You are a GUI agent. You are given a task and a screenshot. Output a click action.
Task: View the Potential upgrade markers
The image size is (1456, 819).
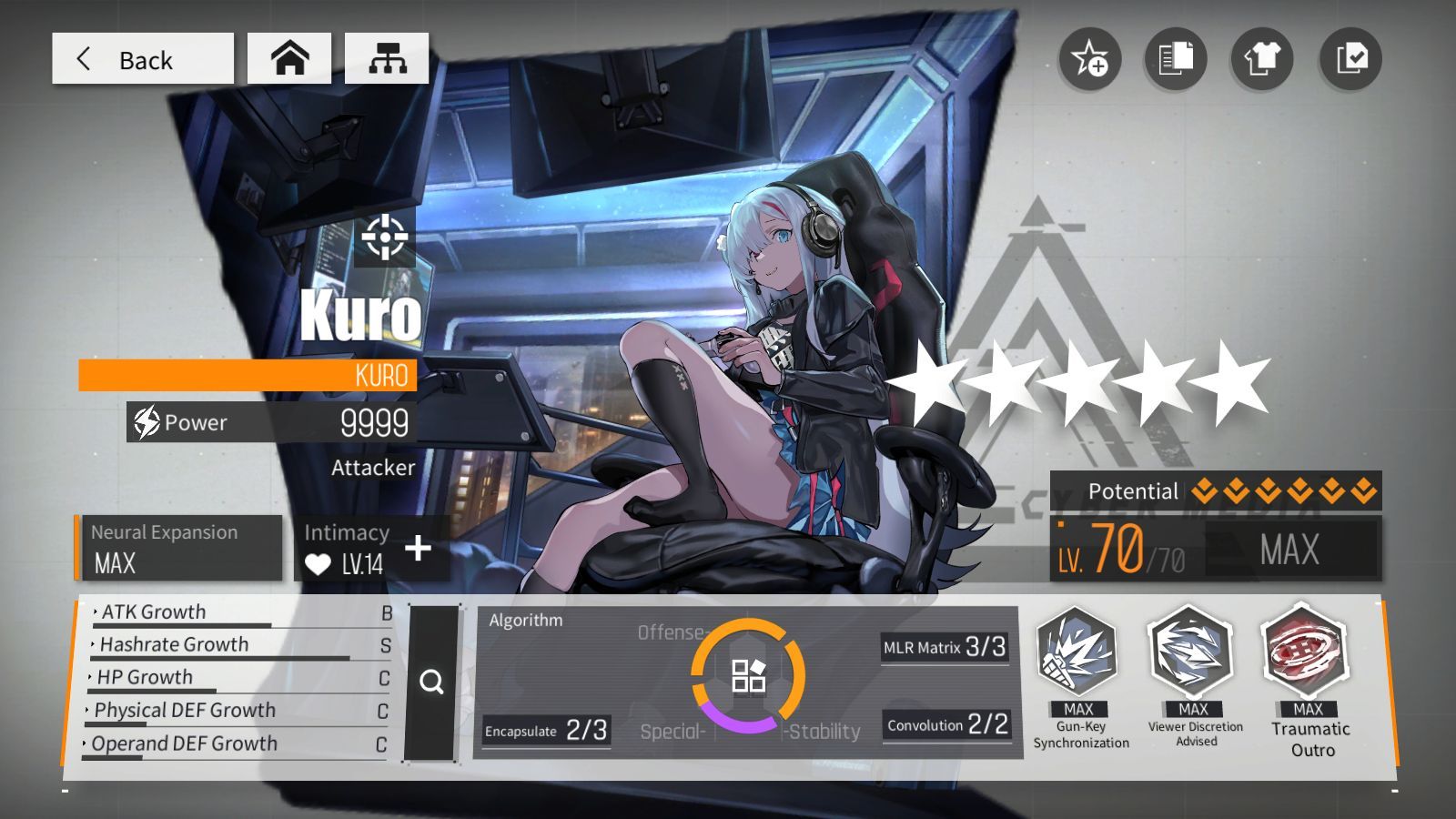click(x=1284, y=491)
